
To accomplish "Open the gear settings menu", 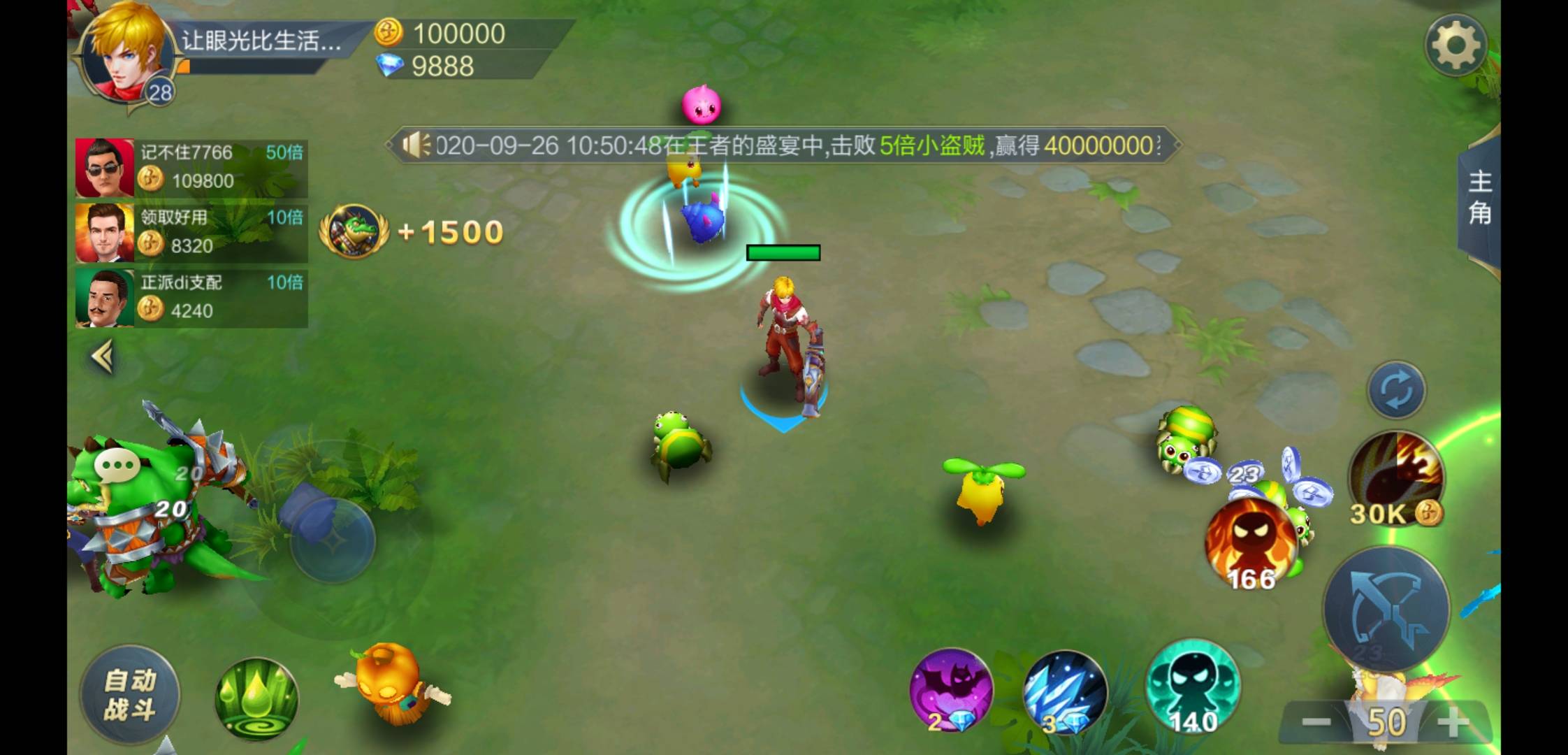I will click(1456, 45).
